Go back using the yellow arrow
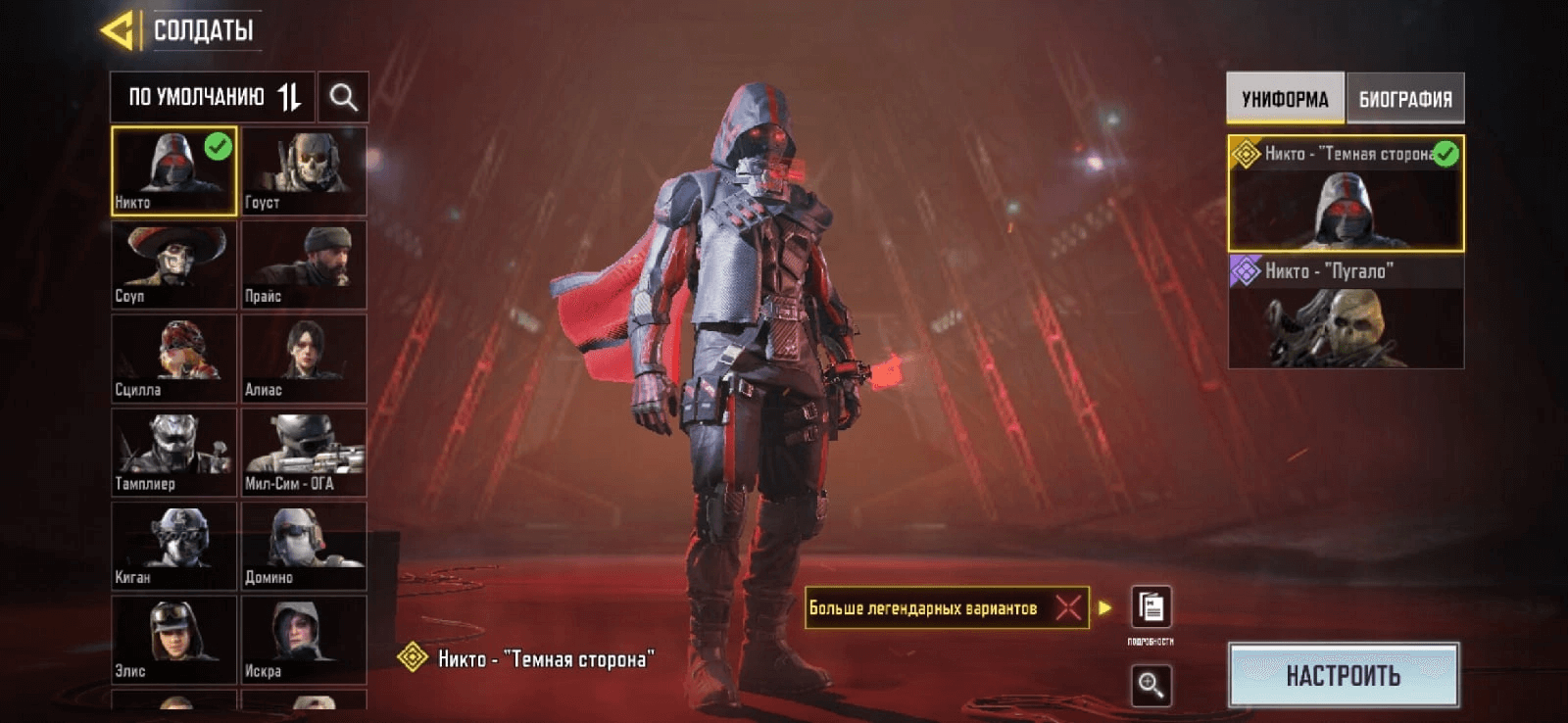Viewport: 1568px width, 723px height. pos(118,30)
